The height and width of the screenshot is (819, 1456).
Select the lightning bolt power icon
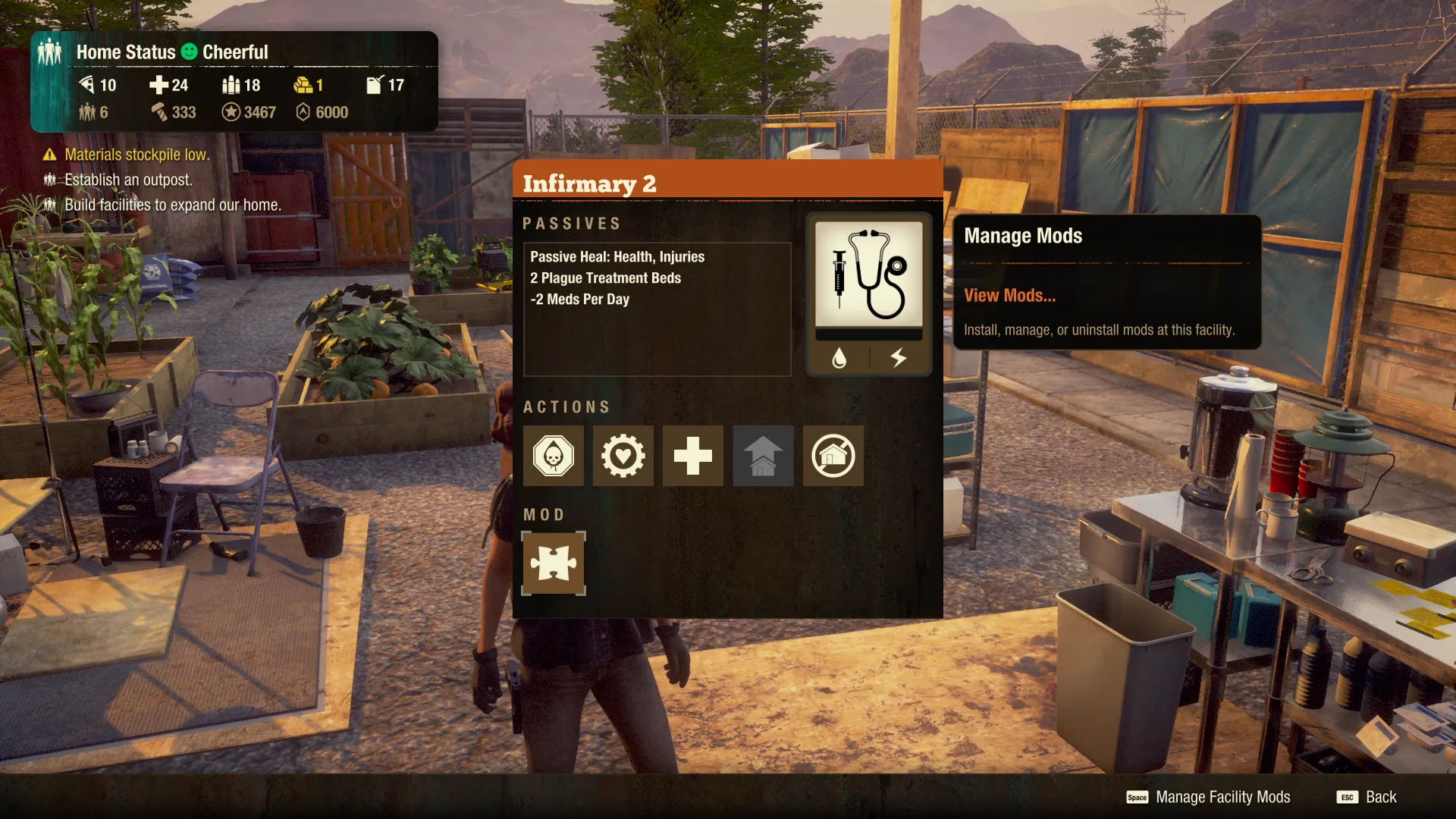[x=899, y=358]
